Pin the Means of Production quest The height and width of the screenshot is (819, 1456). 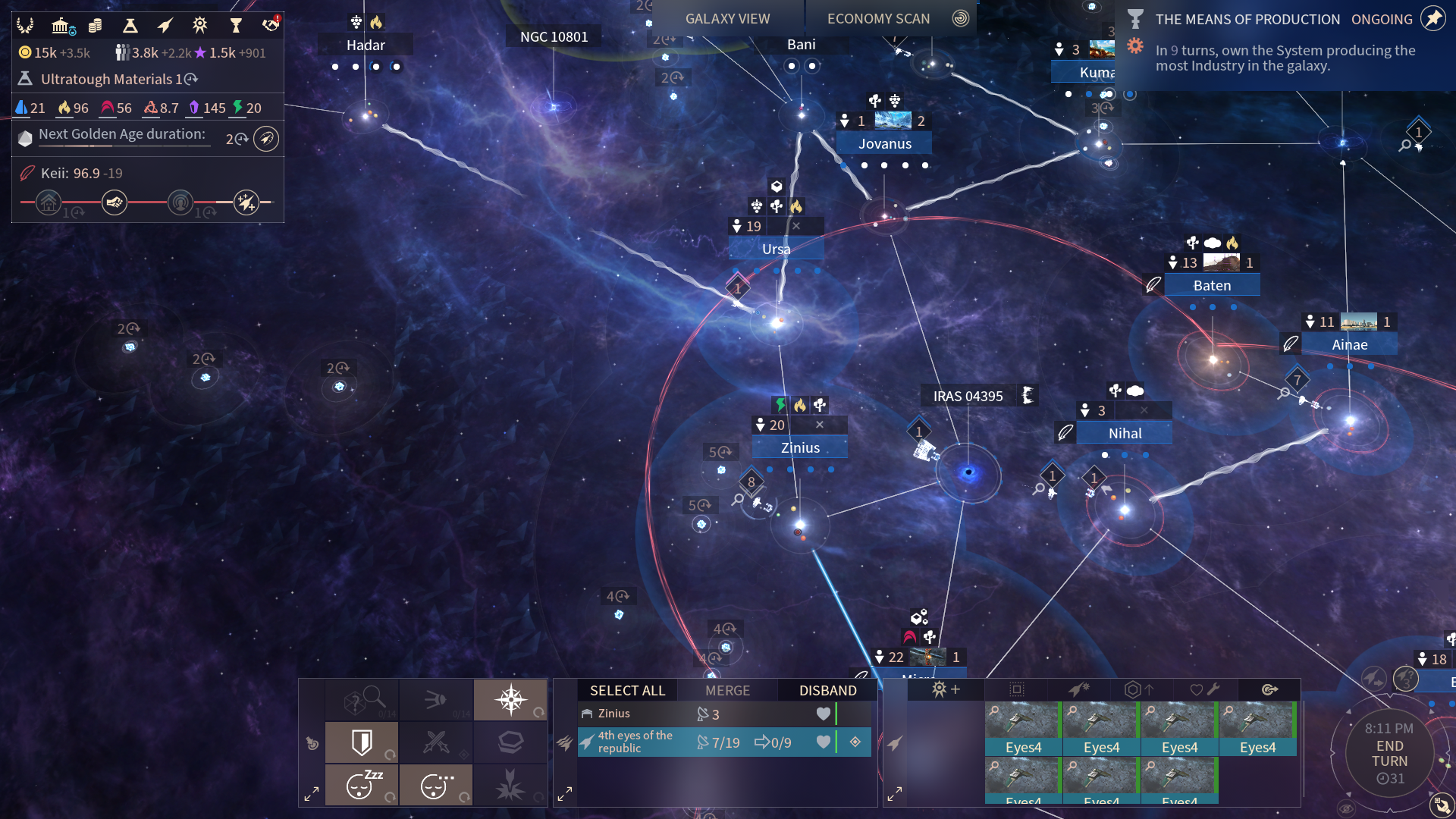[1433, 19]
